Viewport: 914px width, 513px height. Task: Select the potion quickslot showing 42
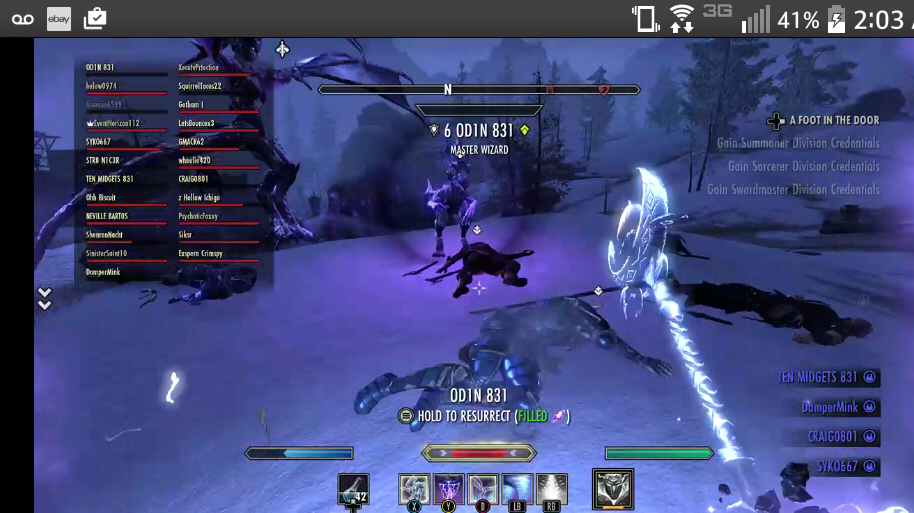[x=353, y=489]
